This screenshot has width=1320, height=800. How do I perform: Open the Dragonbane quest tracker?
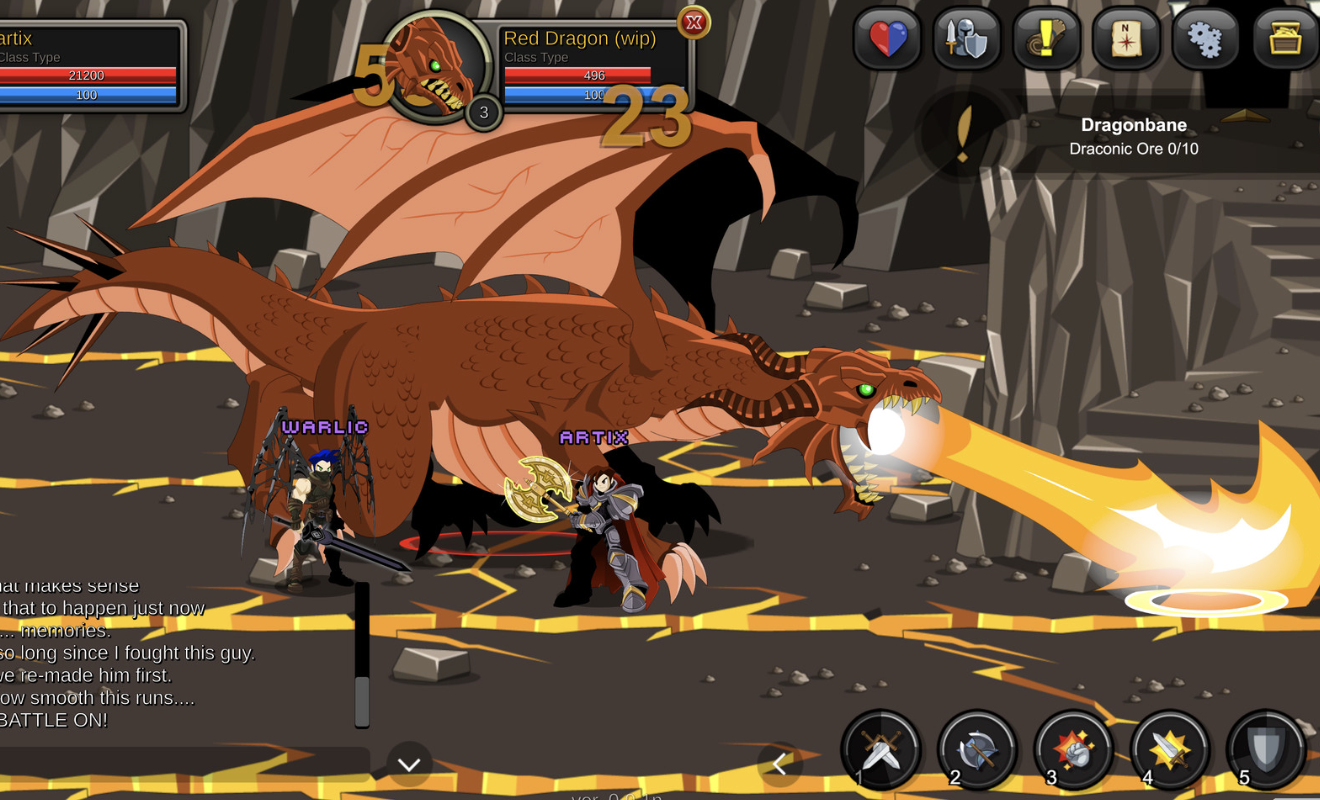pos(1135,136)
